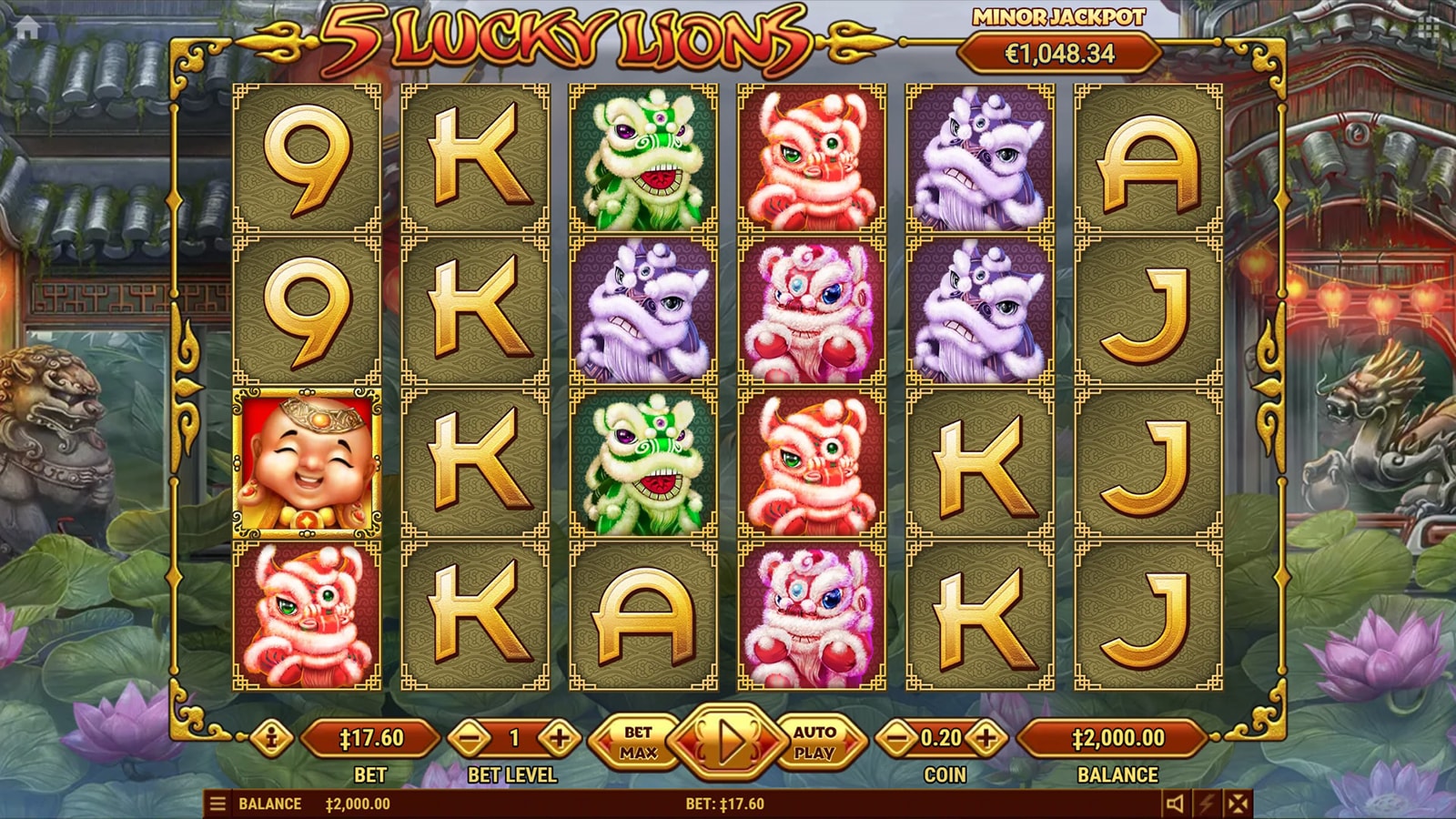Spin the reels with the play button
This screenshot has width=1456, height=819.
pos(727,742)
